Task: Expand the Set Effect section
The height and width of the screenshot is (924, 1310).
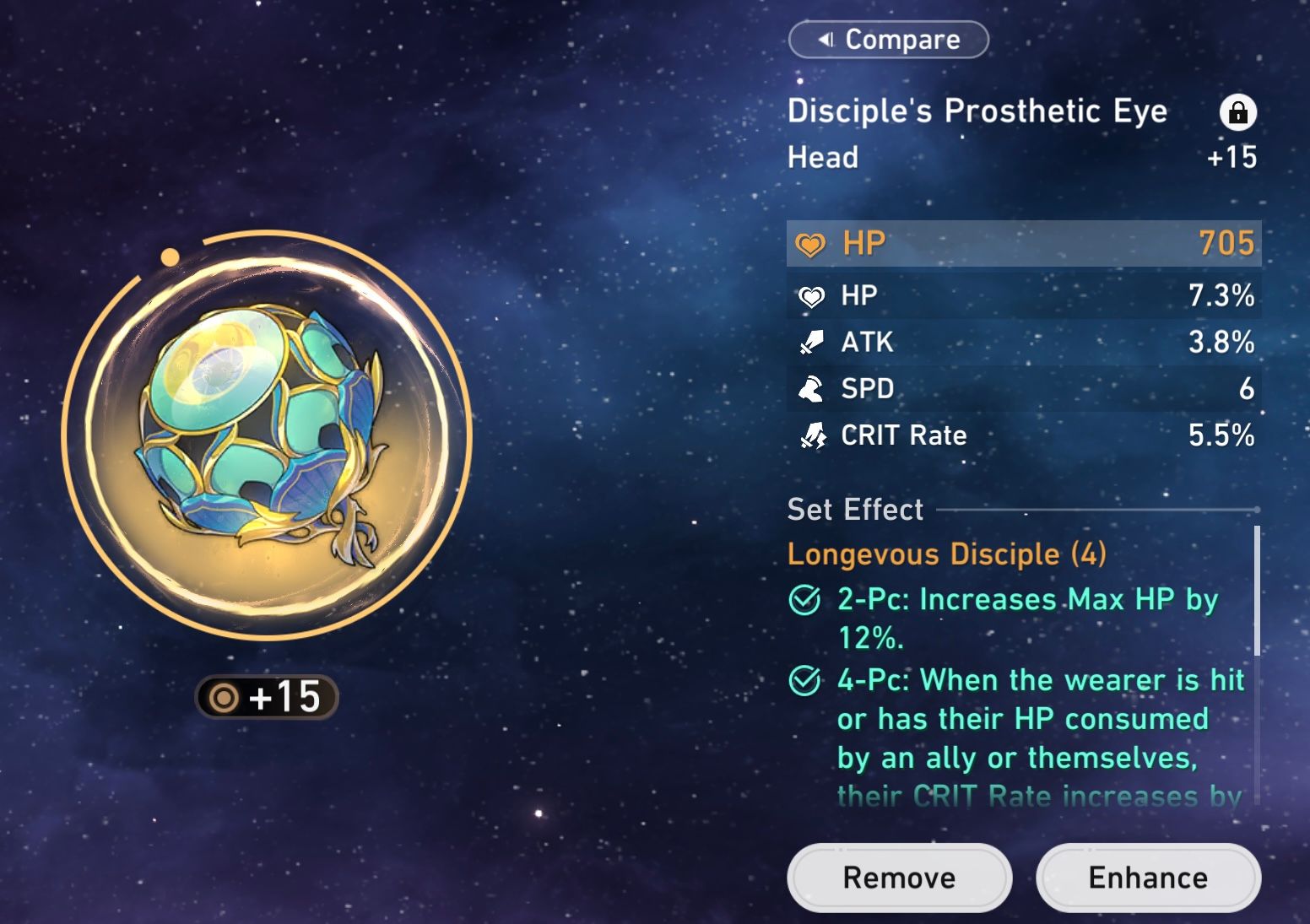Action: pos(854,509)
